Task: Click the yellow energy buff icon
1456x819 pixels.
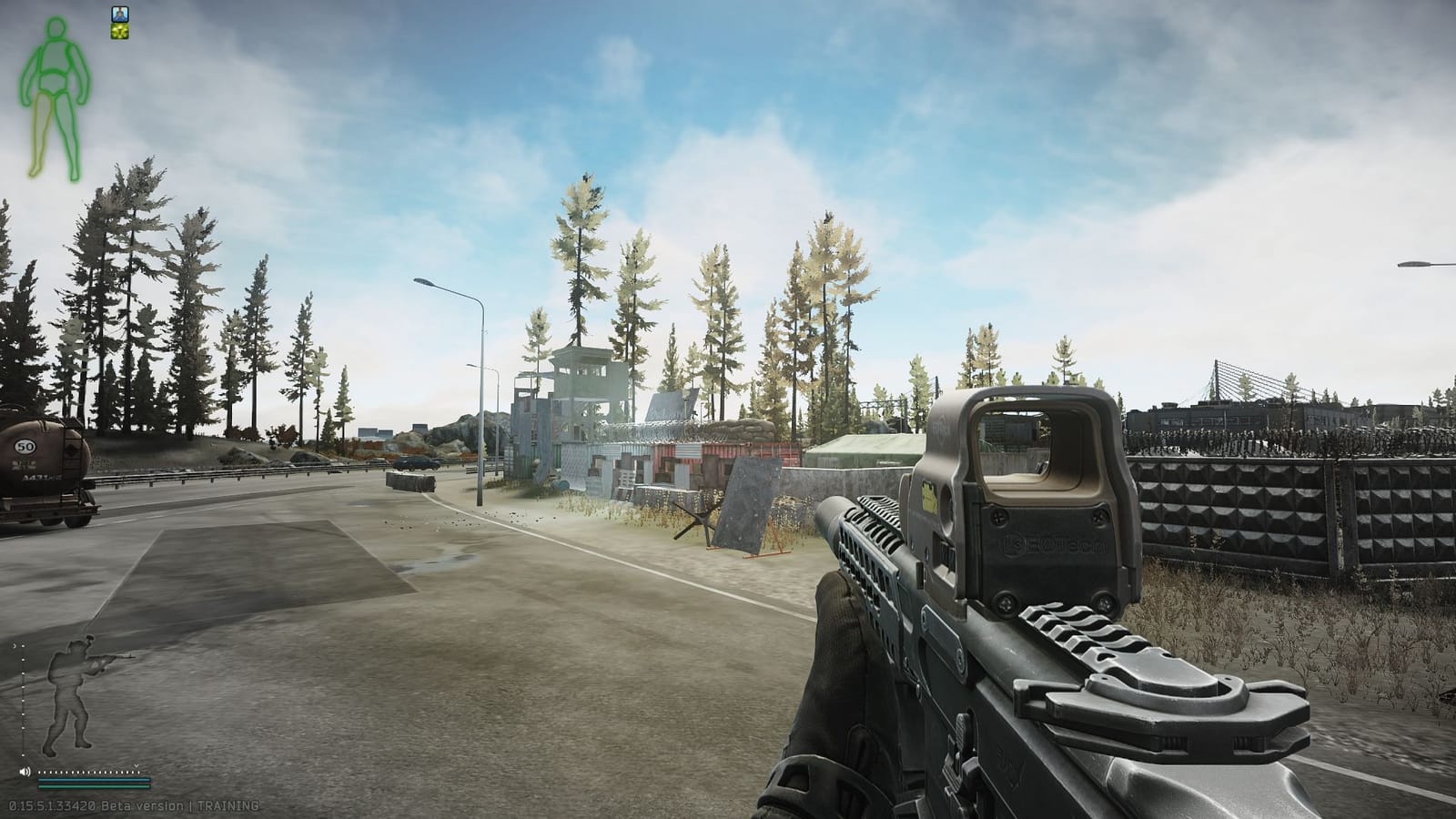Action: pyautogui.click(x=119, y=31)
